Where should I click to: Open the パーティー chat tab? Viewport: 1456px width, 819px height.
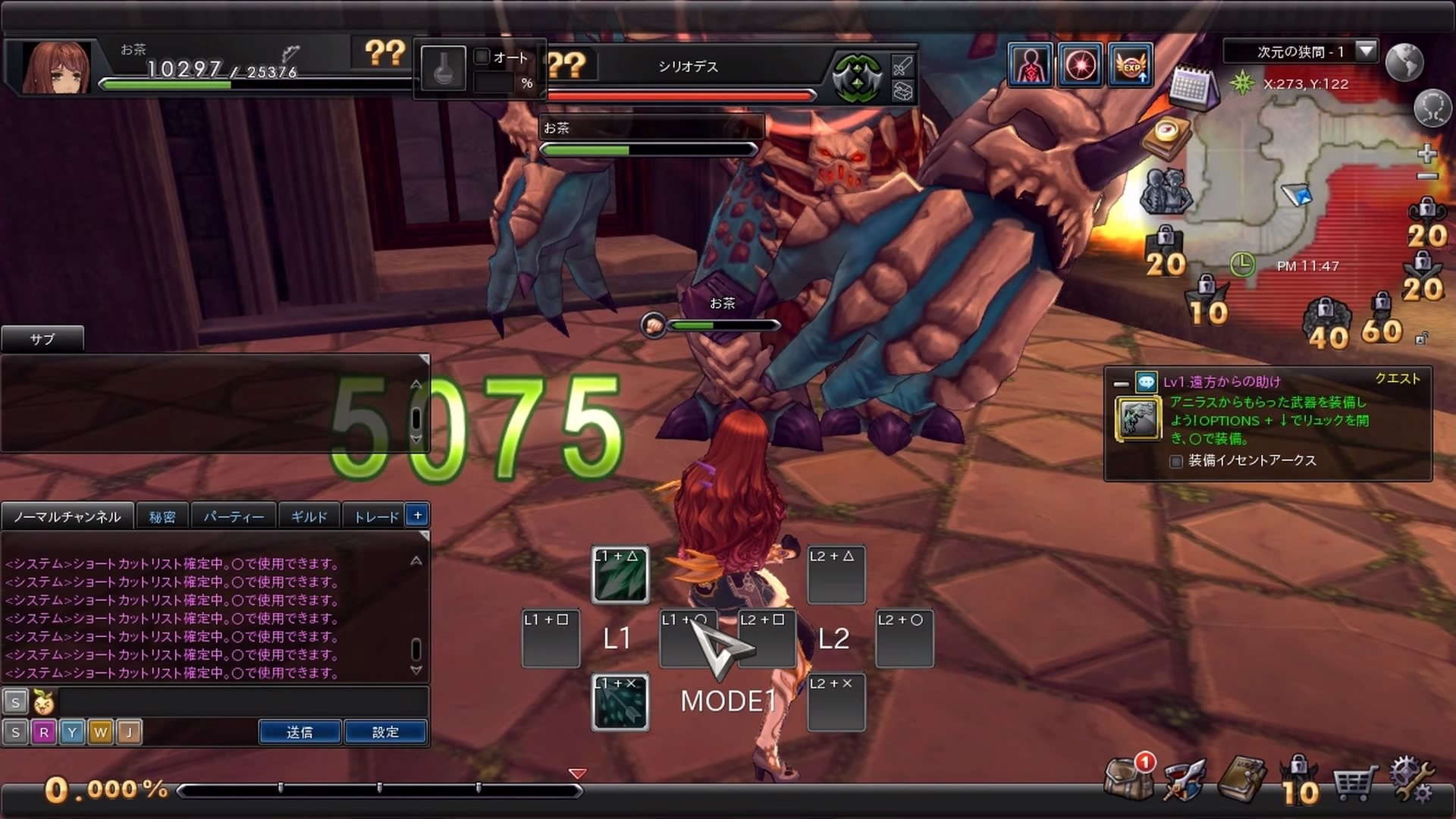click(234, 516)
